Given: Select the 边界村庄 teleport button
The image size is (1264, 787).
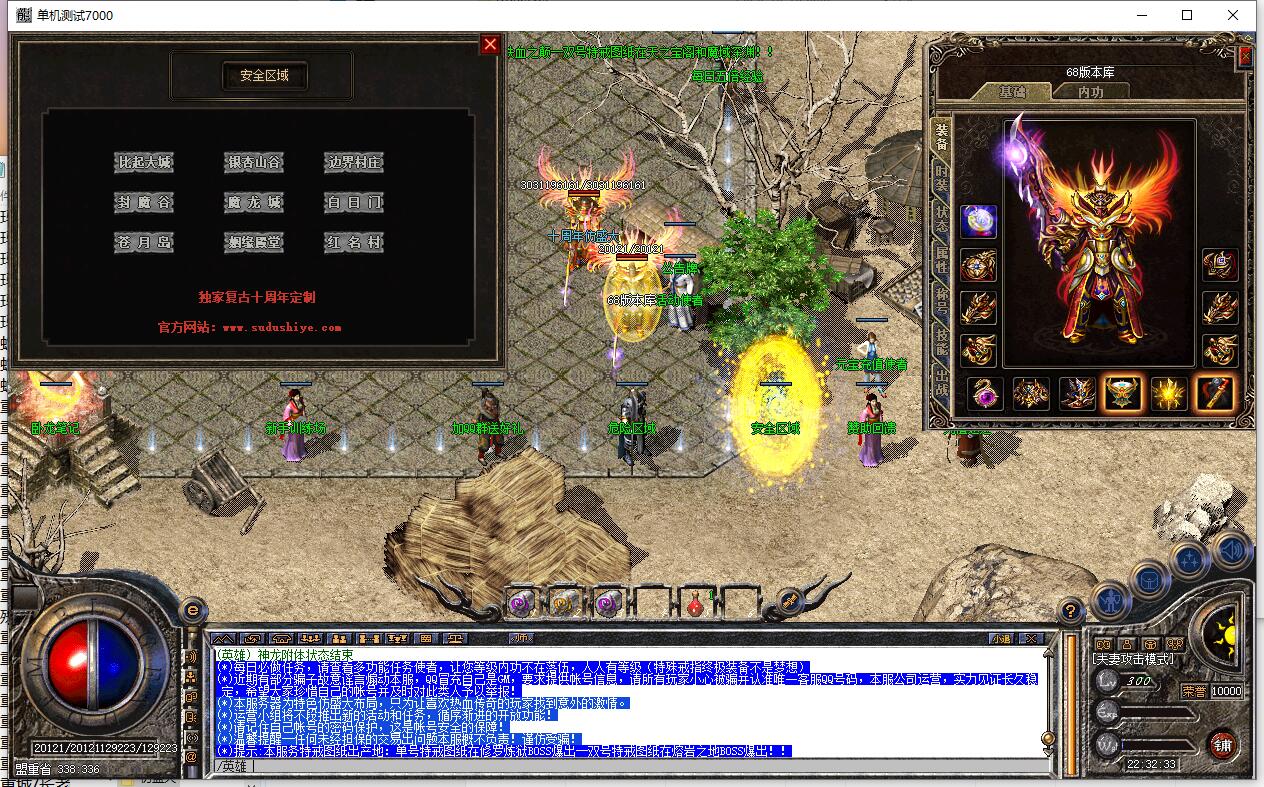Looking at the screenshot, I should [354, 162].
